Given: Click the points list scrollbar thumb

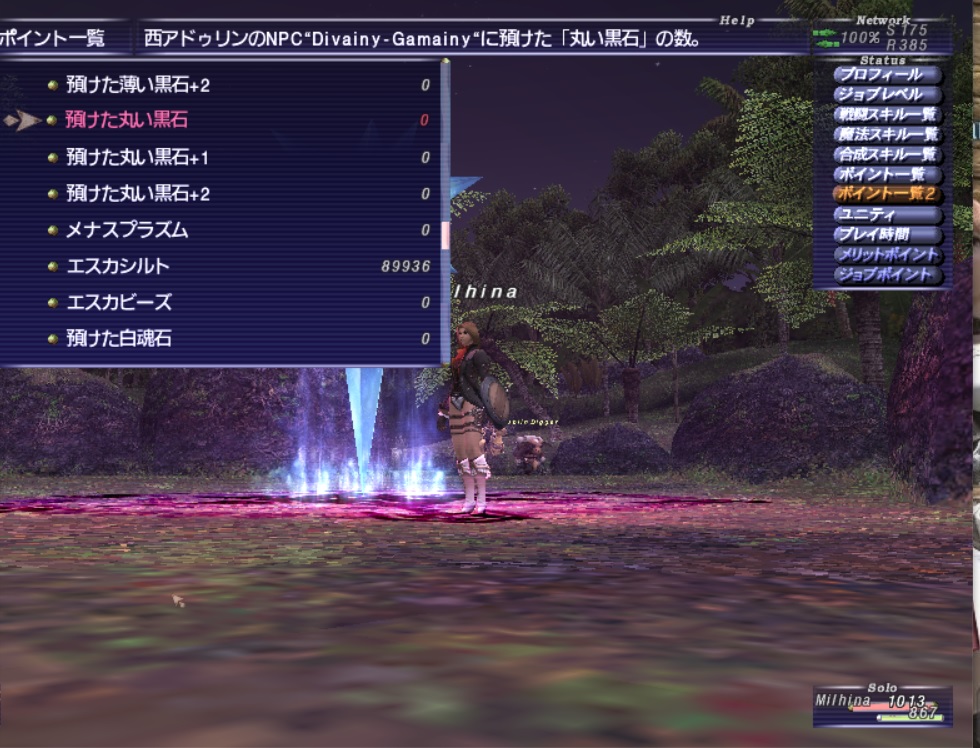Looking at the screenshot, I should pos(445,235).
